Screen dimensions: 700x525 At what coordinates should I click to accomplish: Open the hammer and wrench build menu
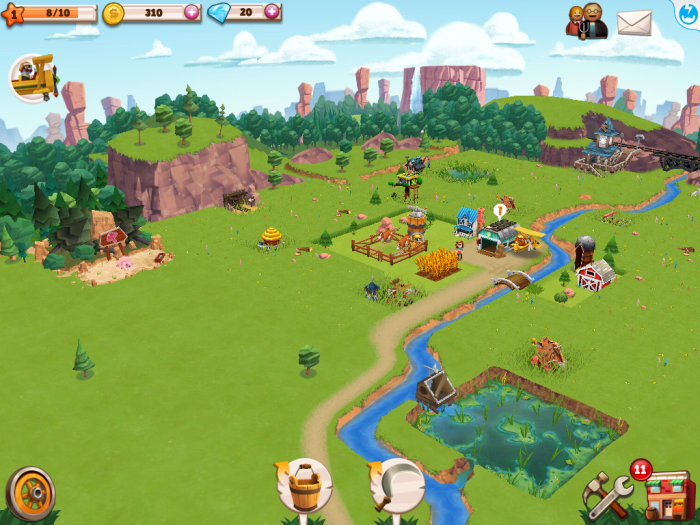607,497
